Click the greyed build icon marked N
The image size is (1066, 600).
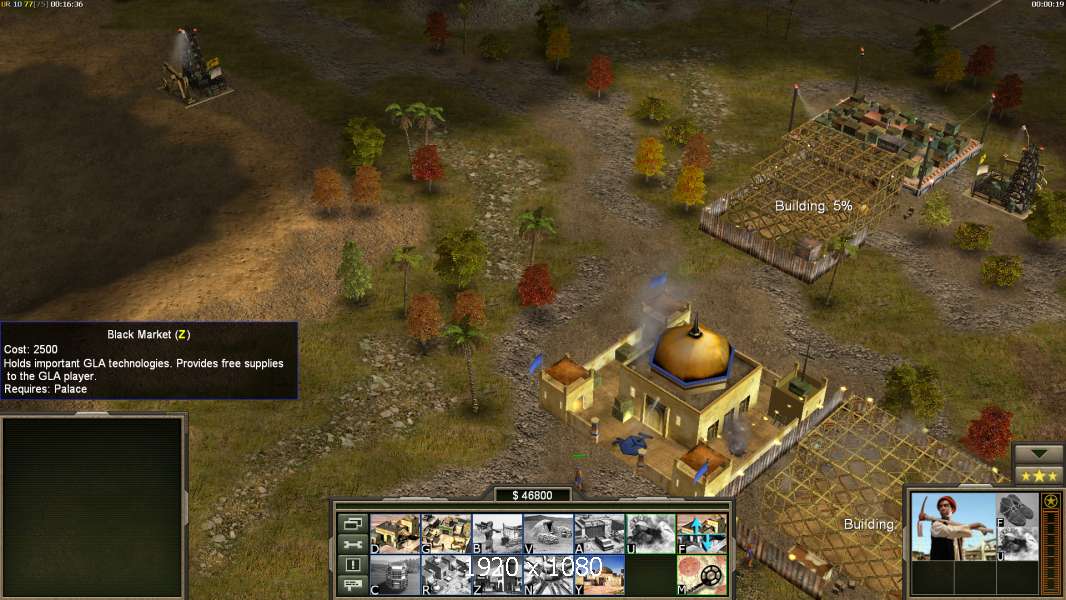coord(548,575)
